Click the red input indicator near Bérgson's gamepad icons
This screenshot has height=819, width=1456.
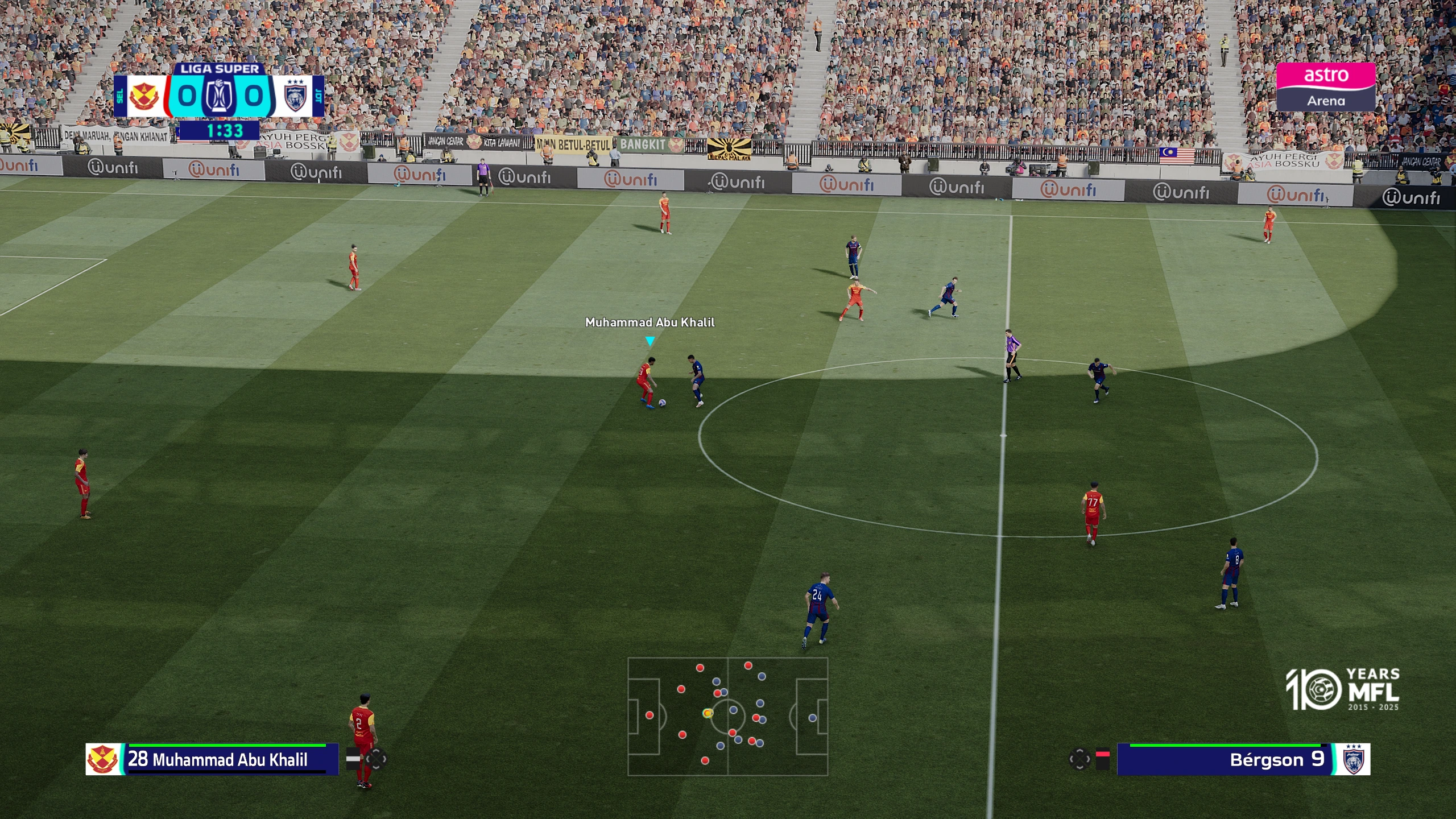[x=1103, y=753]
